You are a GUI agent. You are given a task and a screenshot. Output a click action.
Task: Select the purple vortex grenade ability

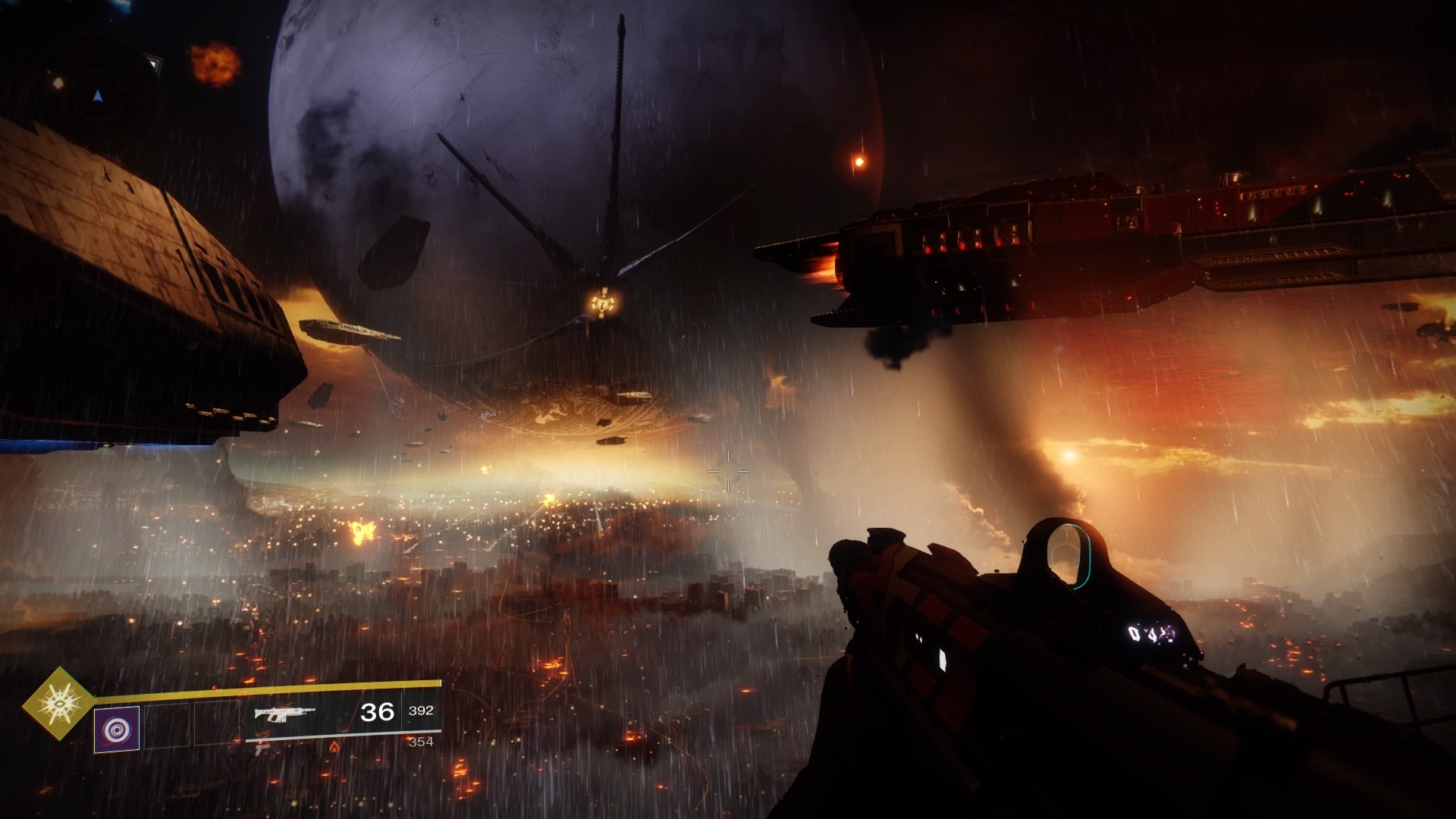pos(117,730)
